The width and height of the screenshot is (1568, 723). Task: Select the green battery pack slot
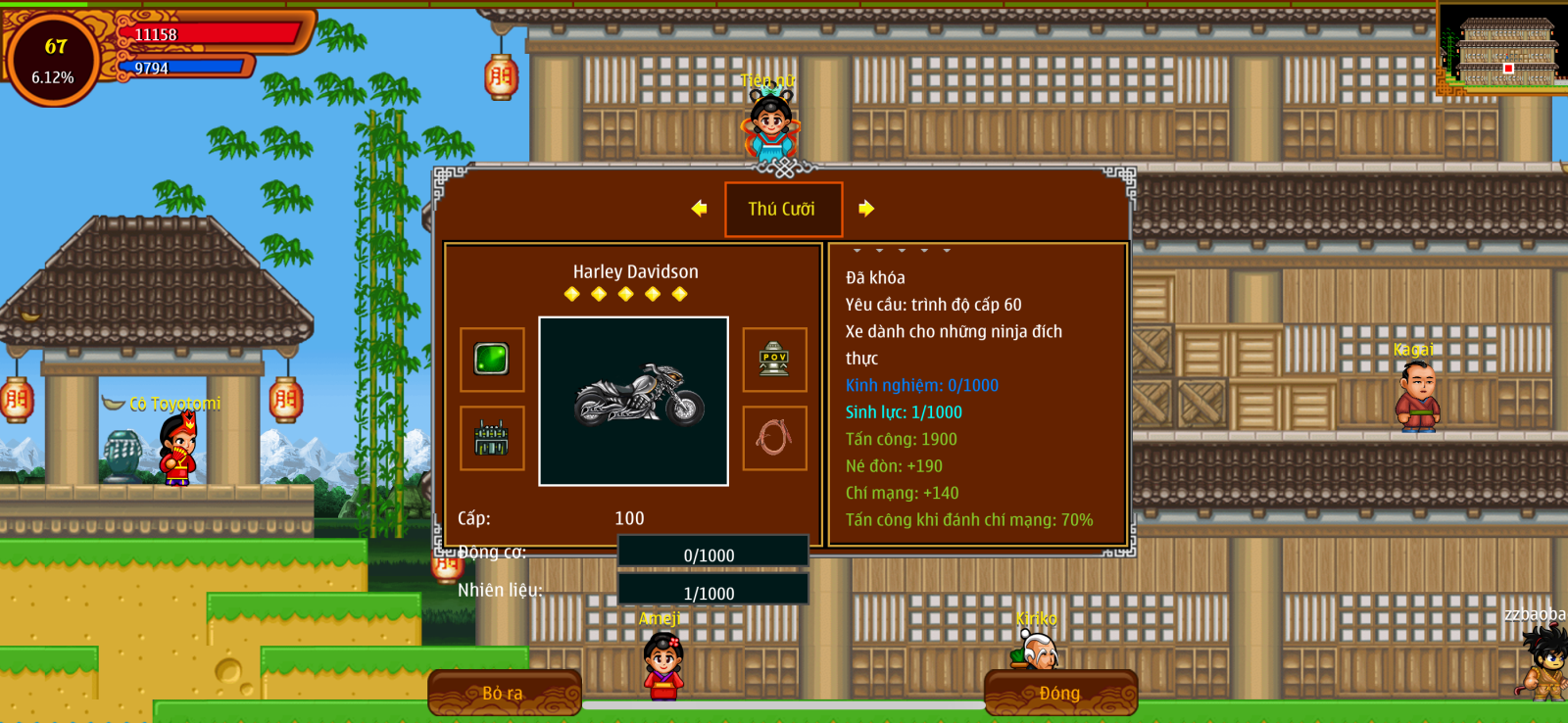click(492, 438)
